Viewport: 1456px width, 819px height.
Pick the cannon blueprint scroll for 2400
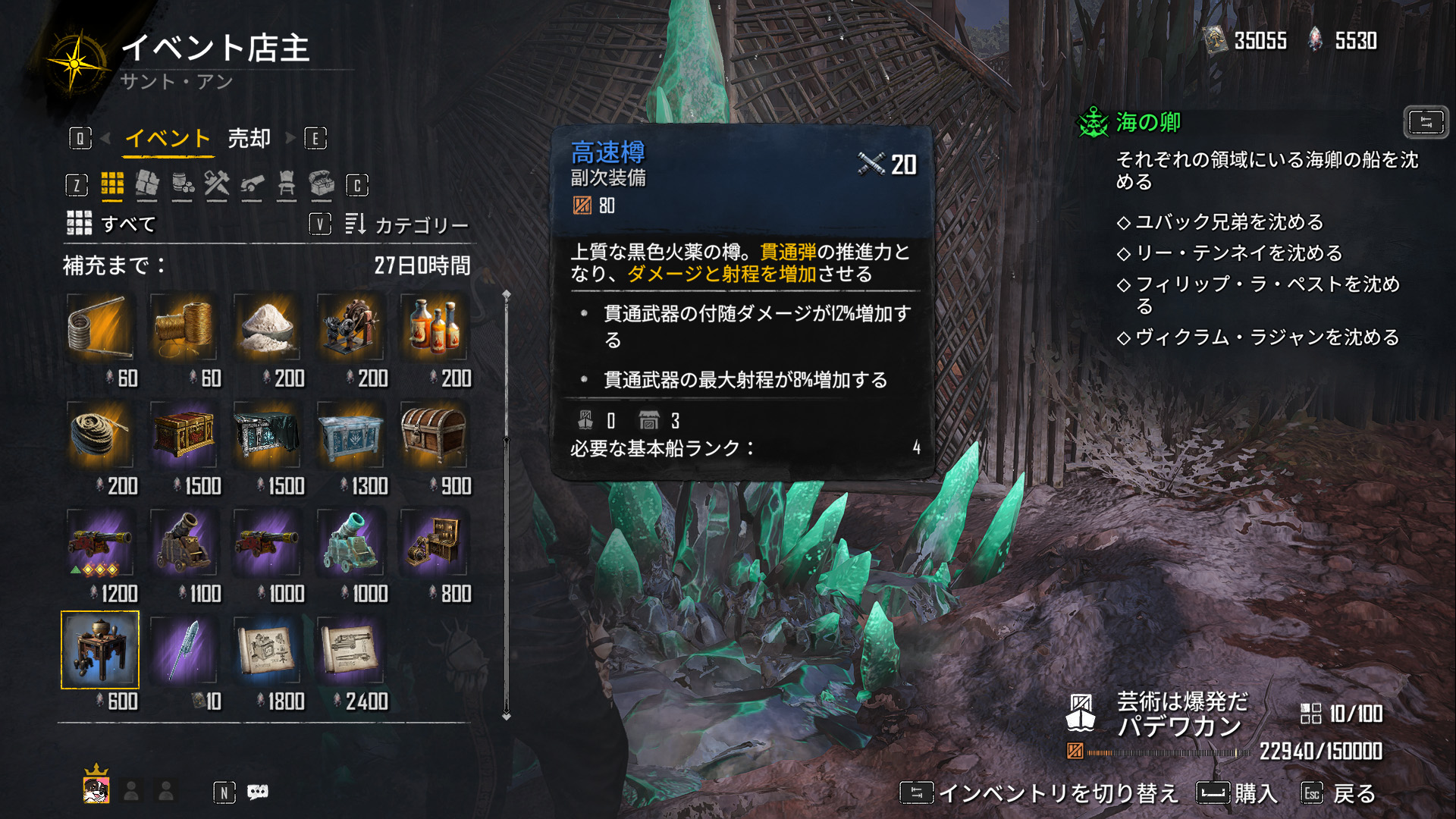tap(350, 650)
